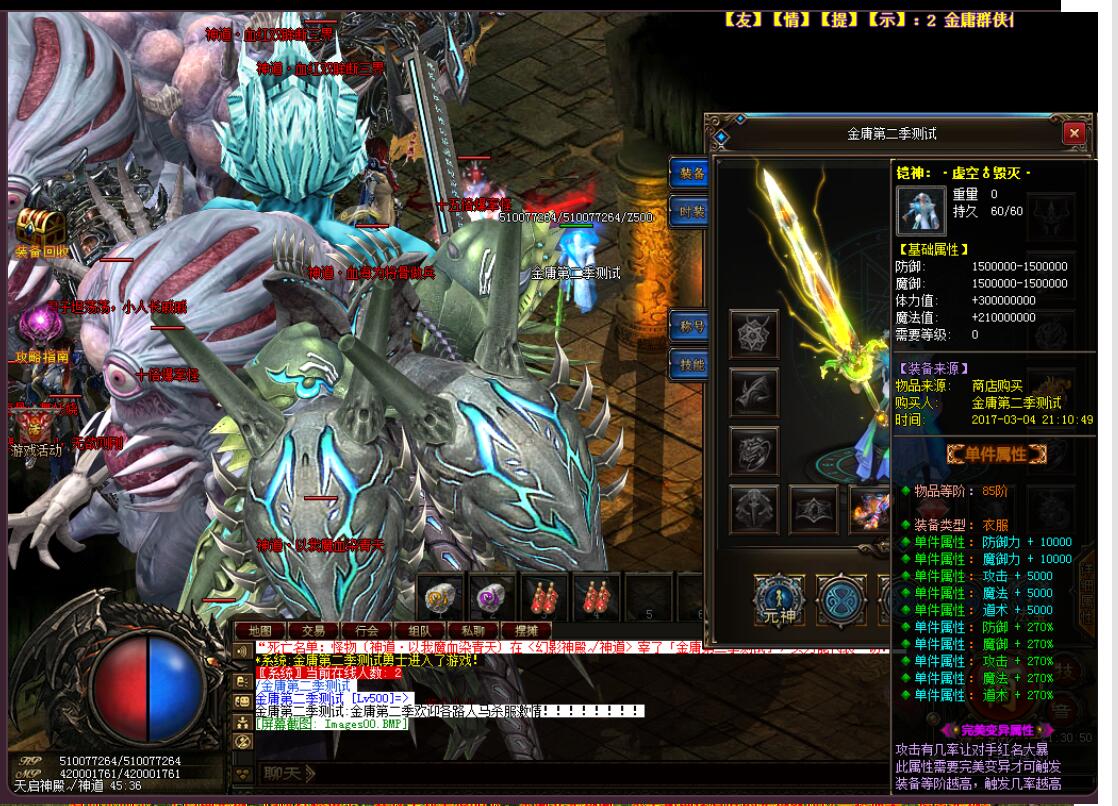The width and height of the screenshot is (1118, 806).
Task: Select the 称号 title tab
Action: 690,326
